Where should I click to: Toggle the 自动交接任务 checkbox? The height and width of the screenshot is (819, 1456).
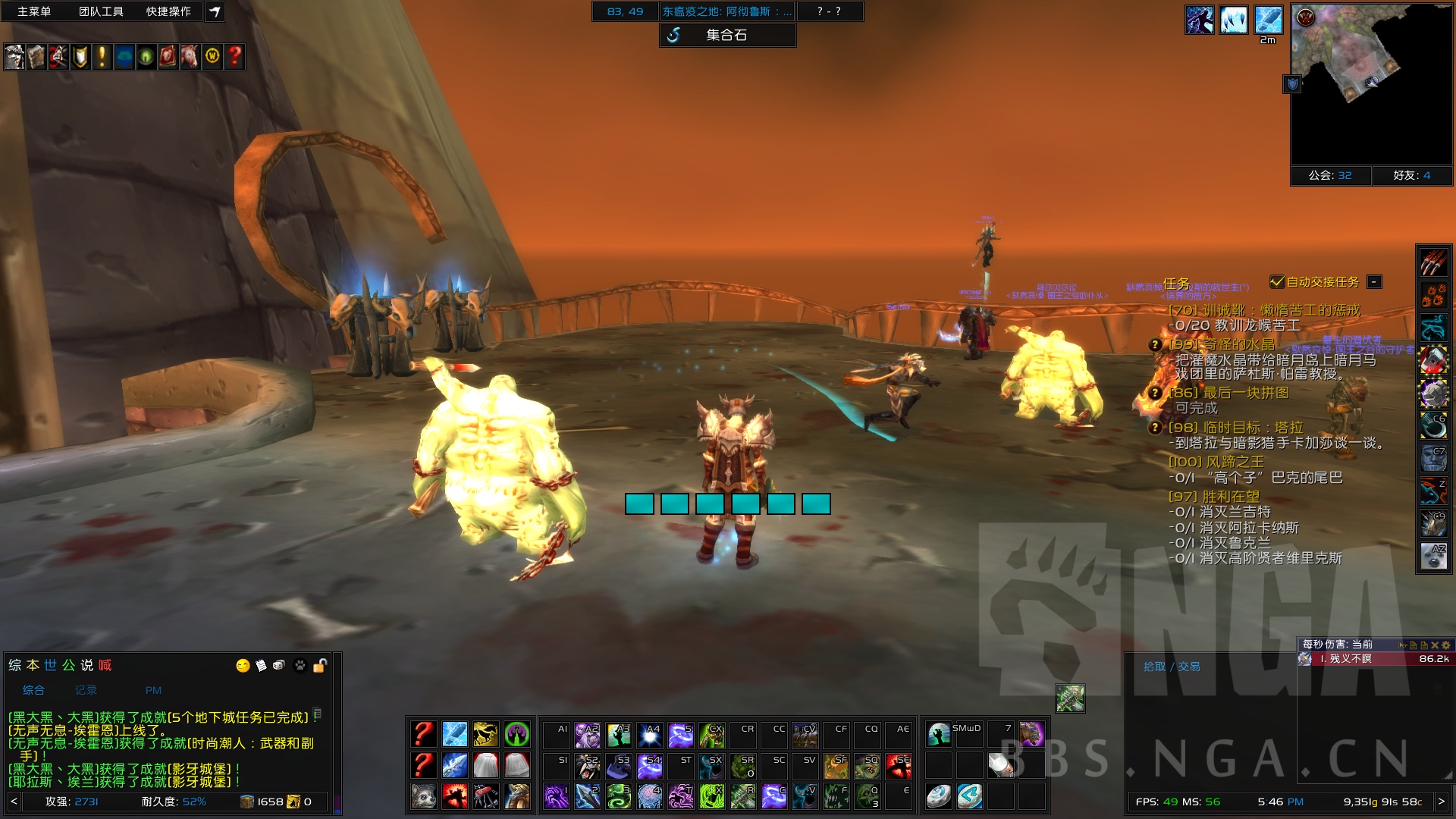pos(1278,282)
